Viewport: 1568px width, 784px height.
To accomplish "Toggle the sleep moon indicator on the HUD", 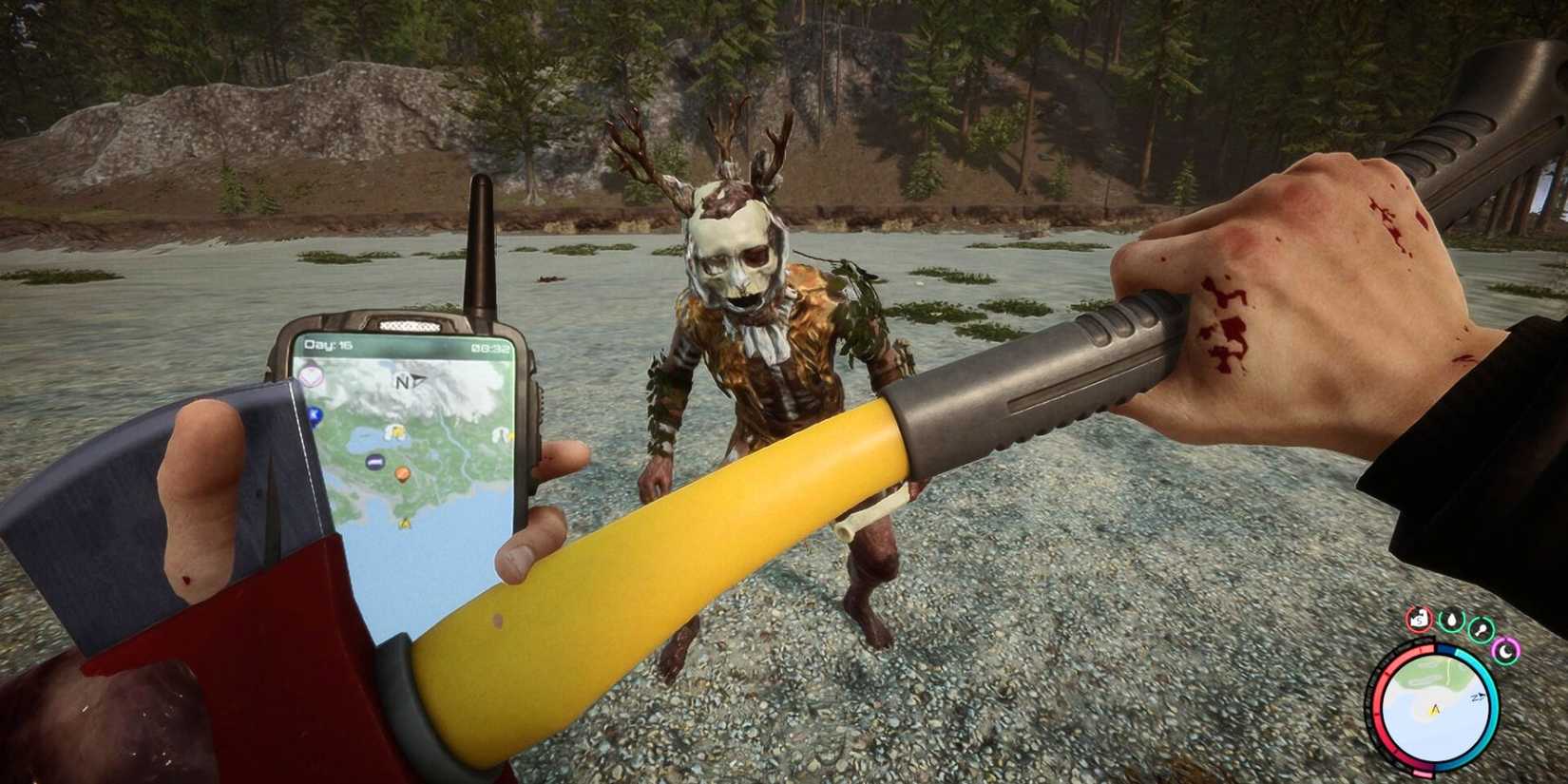I will [1506, 652].
